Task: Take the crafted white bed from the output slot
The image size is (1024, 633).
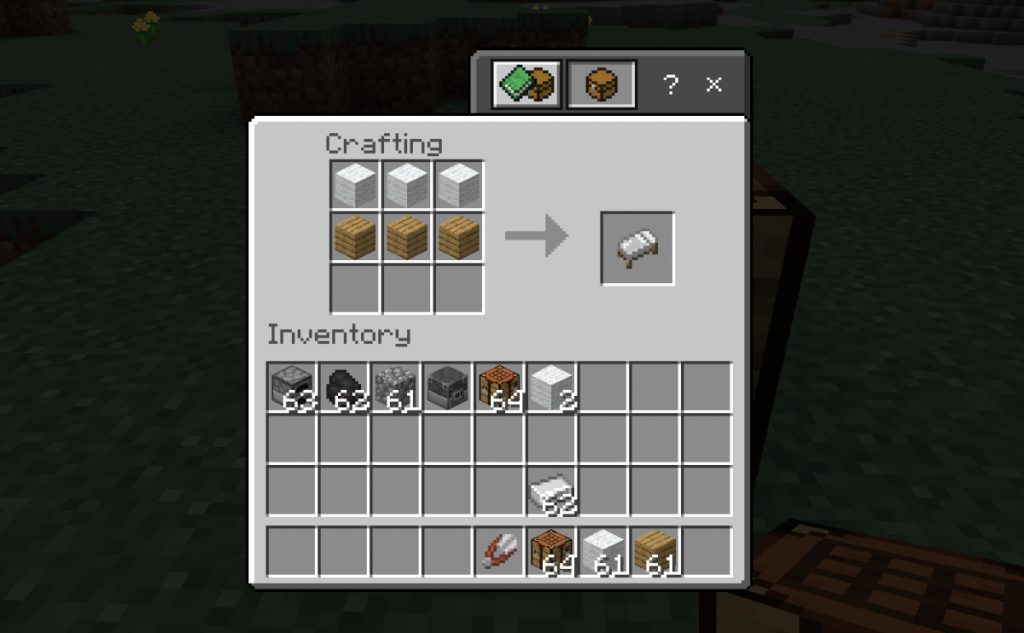Action: (x=637, y=248)
